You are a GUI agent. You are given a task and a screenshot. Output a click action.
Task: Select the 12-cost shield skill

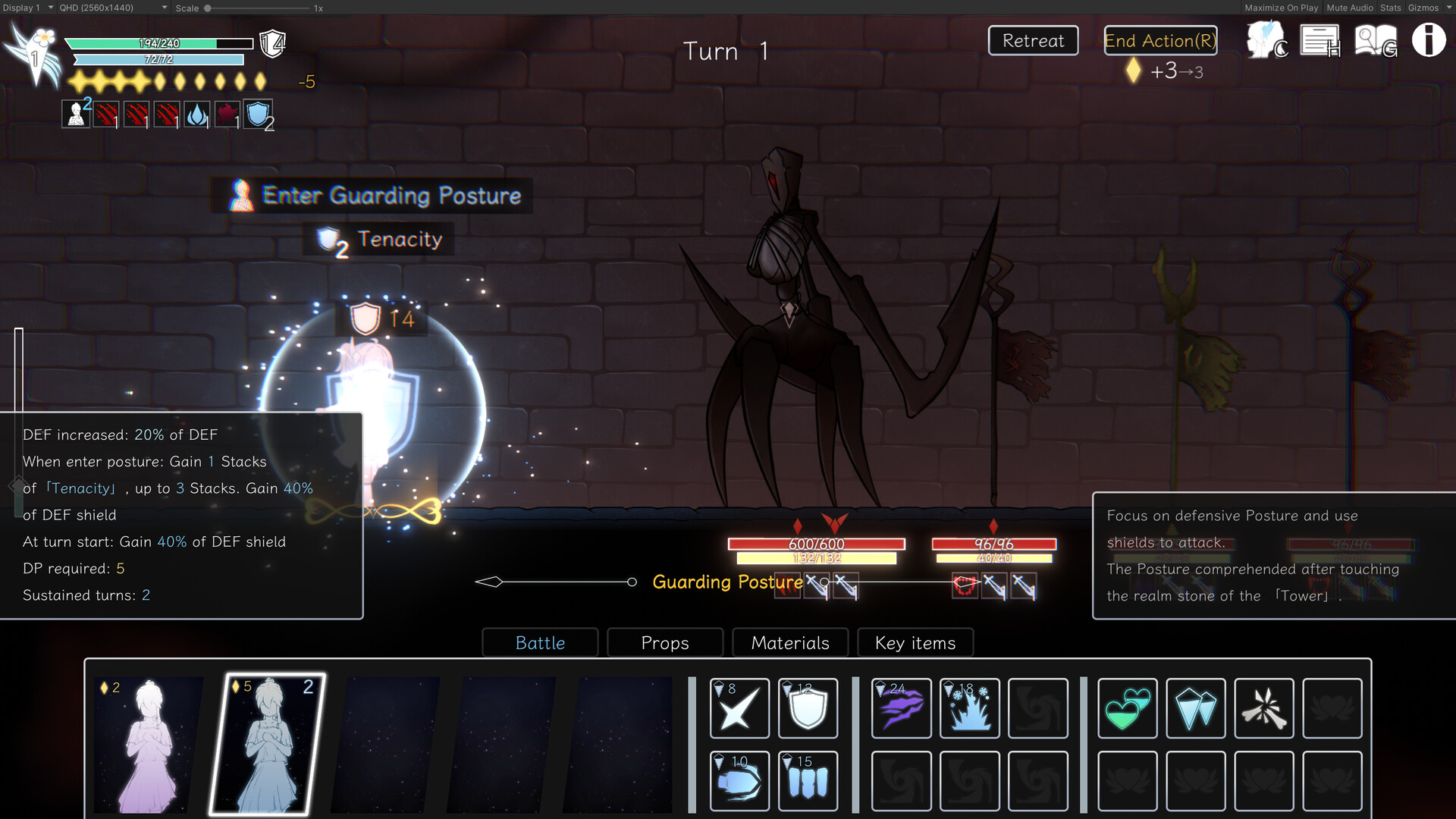808,708
